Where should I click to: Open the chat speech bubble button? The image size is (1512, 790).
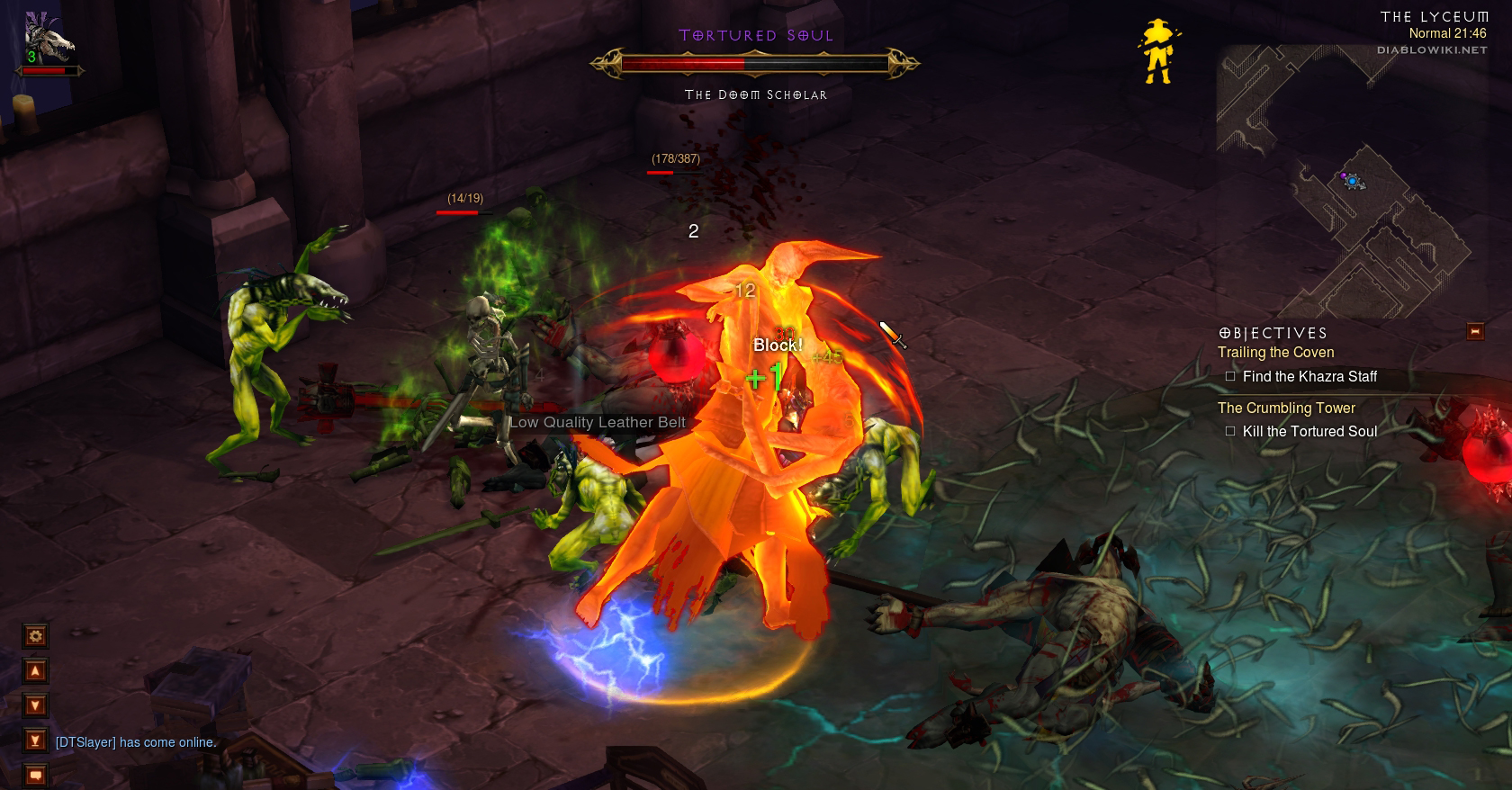tap(35, 774)
